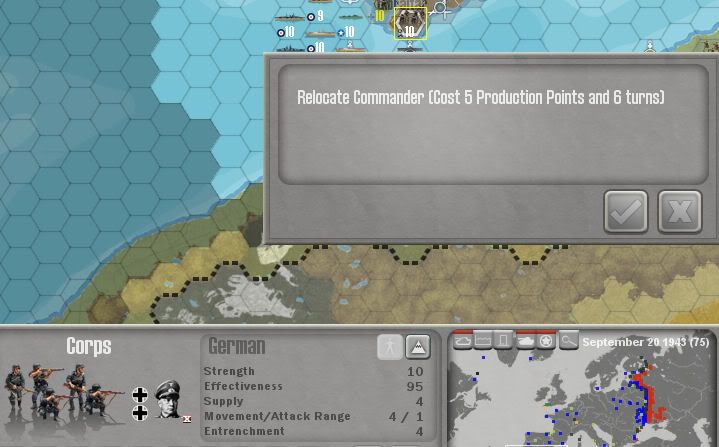Image resolution: width=719 pixels, height=447 pixels.
Task: Toggle the factory filter on the minimap
Action: click(x=483, y=341)
